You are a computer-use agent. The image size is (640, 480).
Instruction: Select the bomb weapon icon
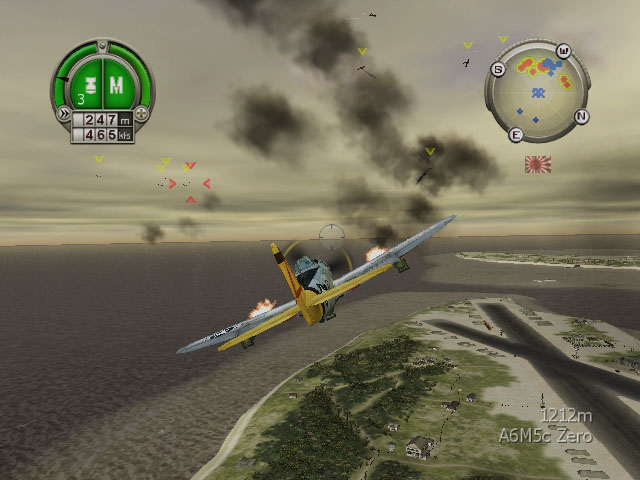[92, 85]
